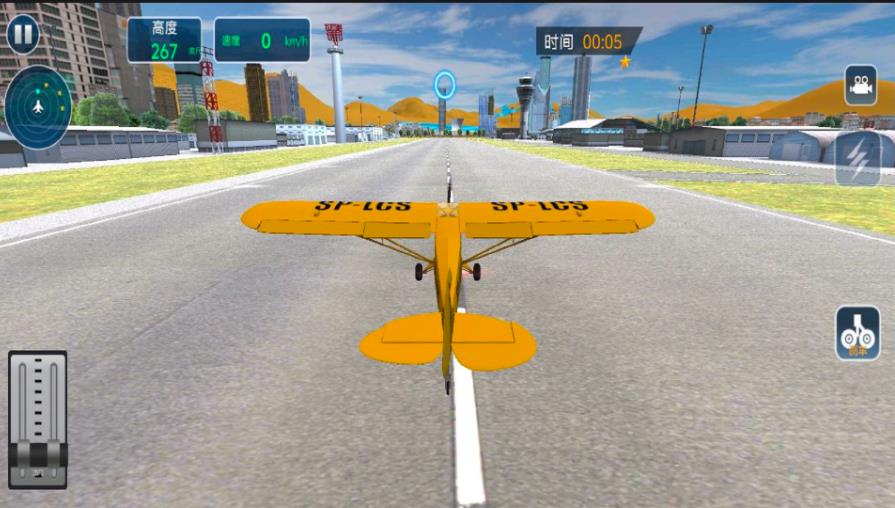The image size is (895, 508).
Task: Activate the lightning bolt boost button
Action: [x=858, y=158]
